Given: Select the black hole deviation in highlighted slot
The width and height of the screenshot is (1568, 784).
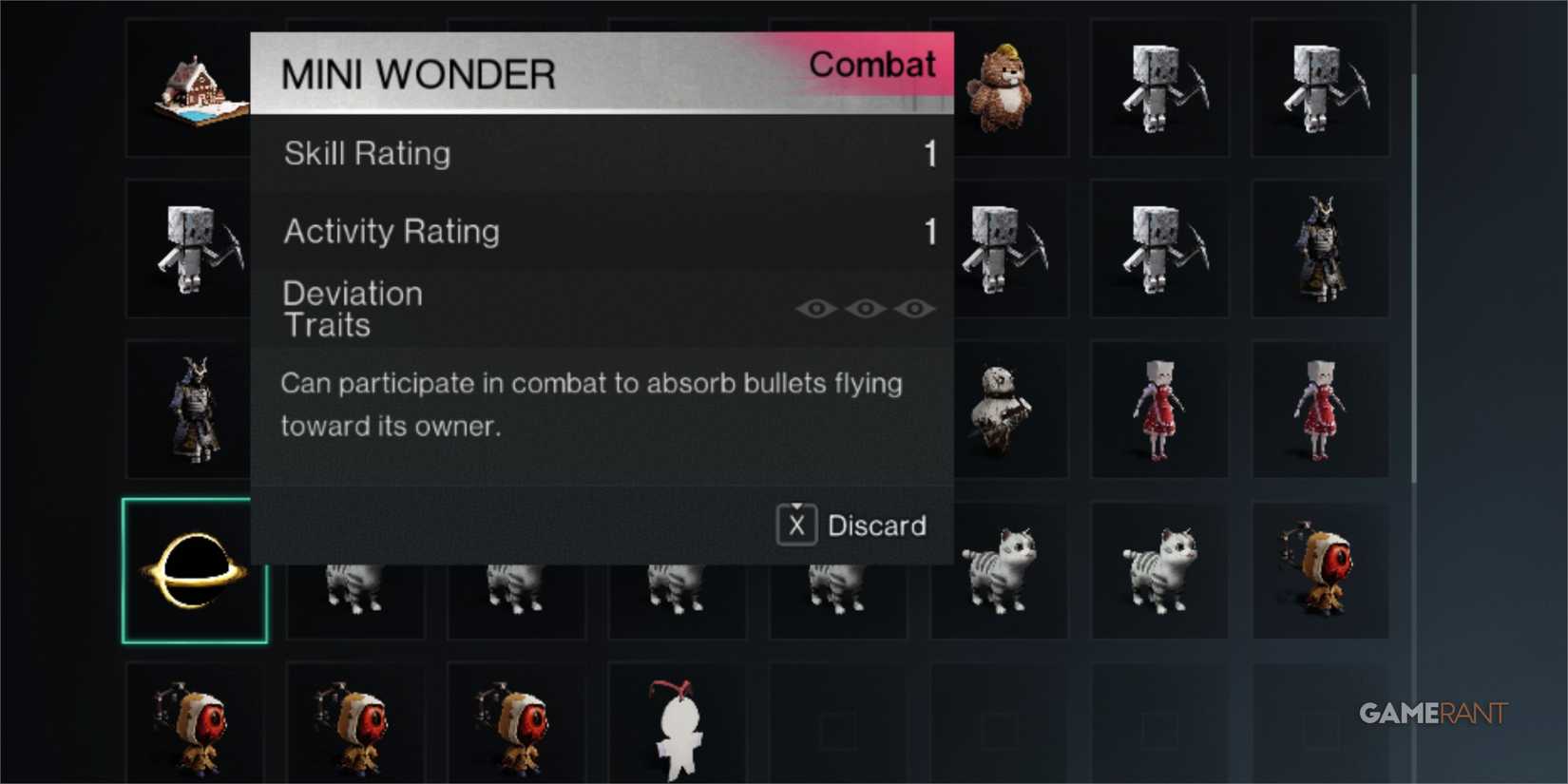Looking at the screenshot, I should coord(195,570).
